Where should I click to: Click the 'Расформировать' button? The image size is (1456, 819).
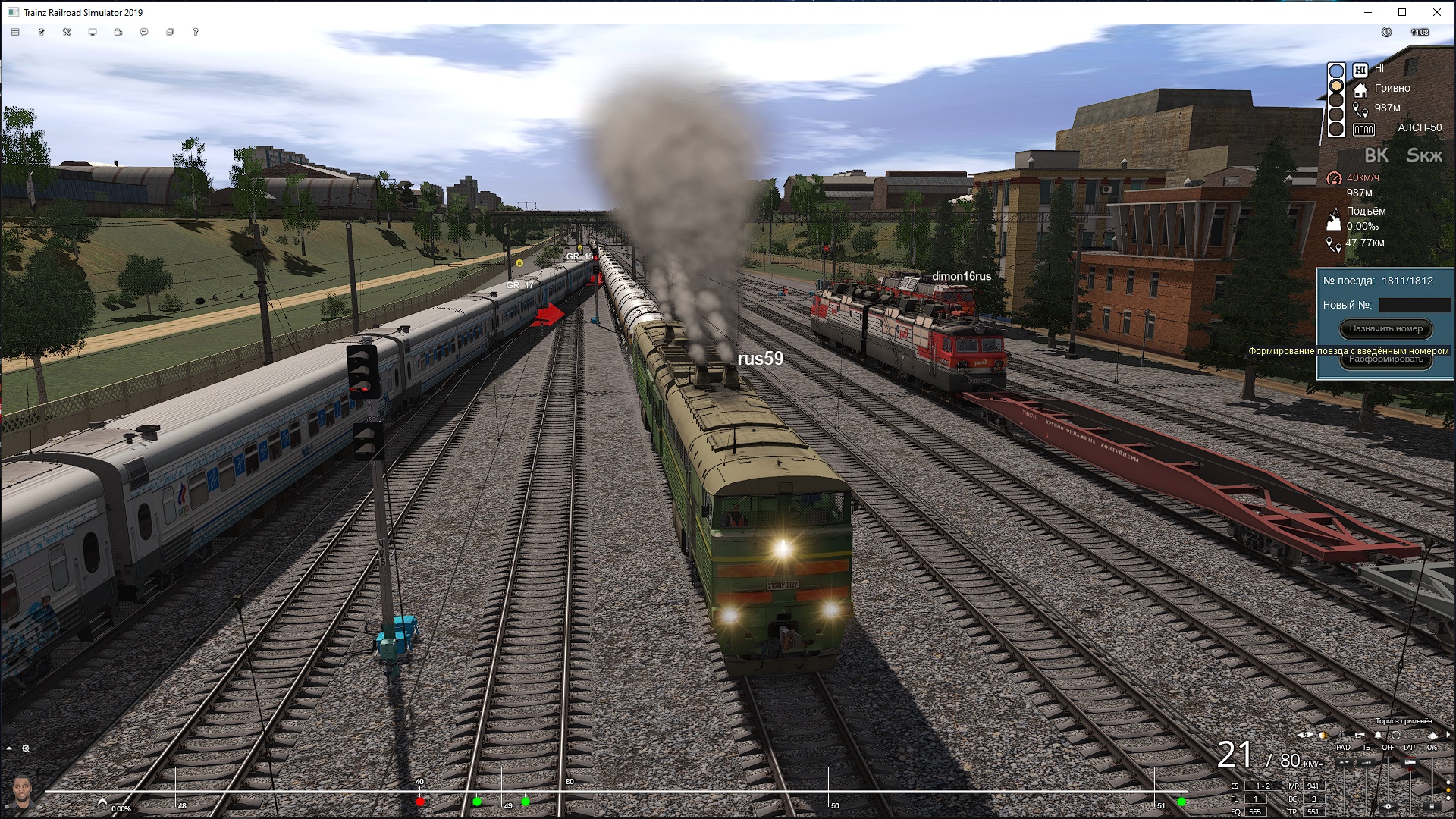click(1385, 360)
